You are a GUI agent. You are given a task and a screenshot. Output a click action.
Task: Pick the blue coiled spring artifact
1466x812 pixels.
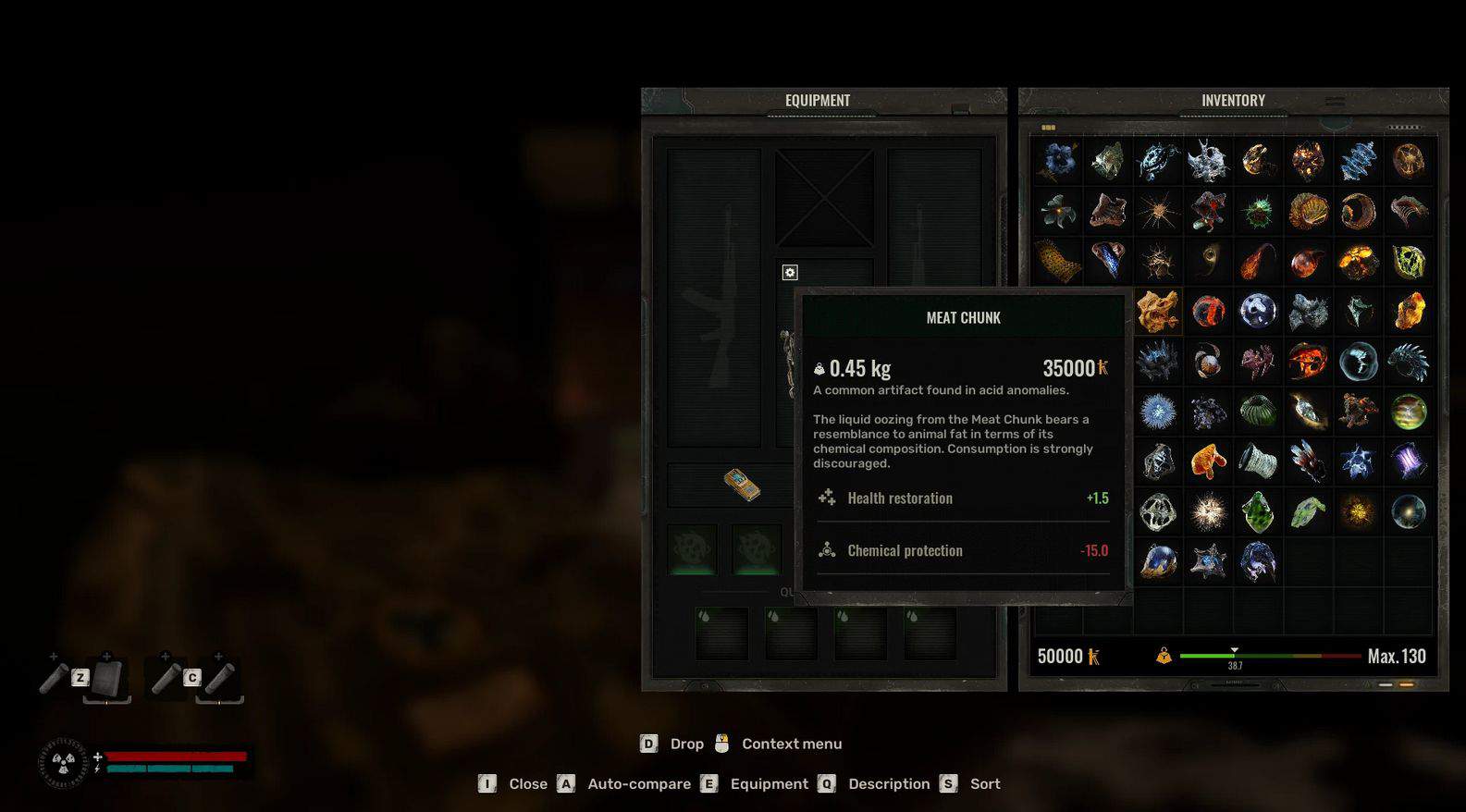(x=1358, y=161)
